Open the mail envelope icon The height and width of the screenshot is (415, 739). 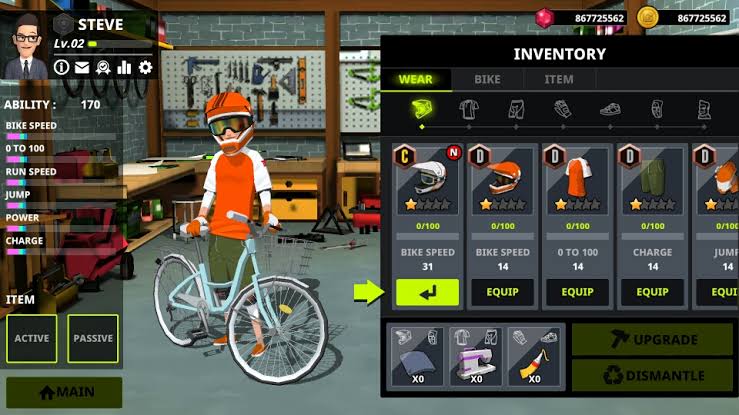click(82, 67)
